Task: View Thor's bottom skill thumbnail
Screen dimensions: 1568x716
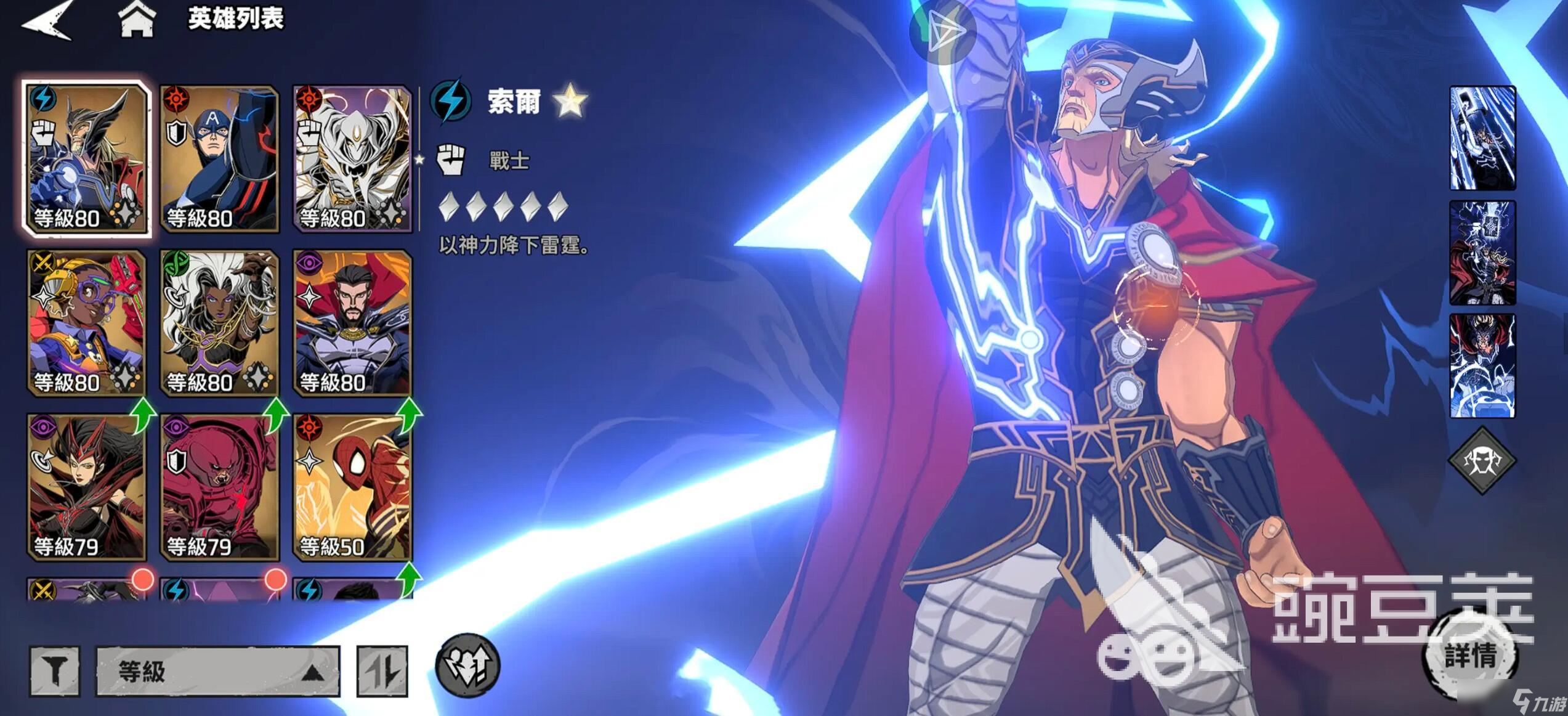Action: (x=1482, y=366)
